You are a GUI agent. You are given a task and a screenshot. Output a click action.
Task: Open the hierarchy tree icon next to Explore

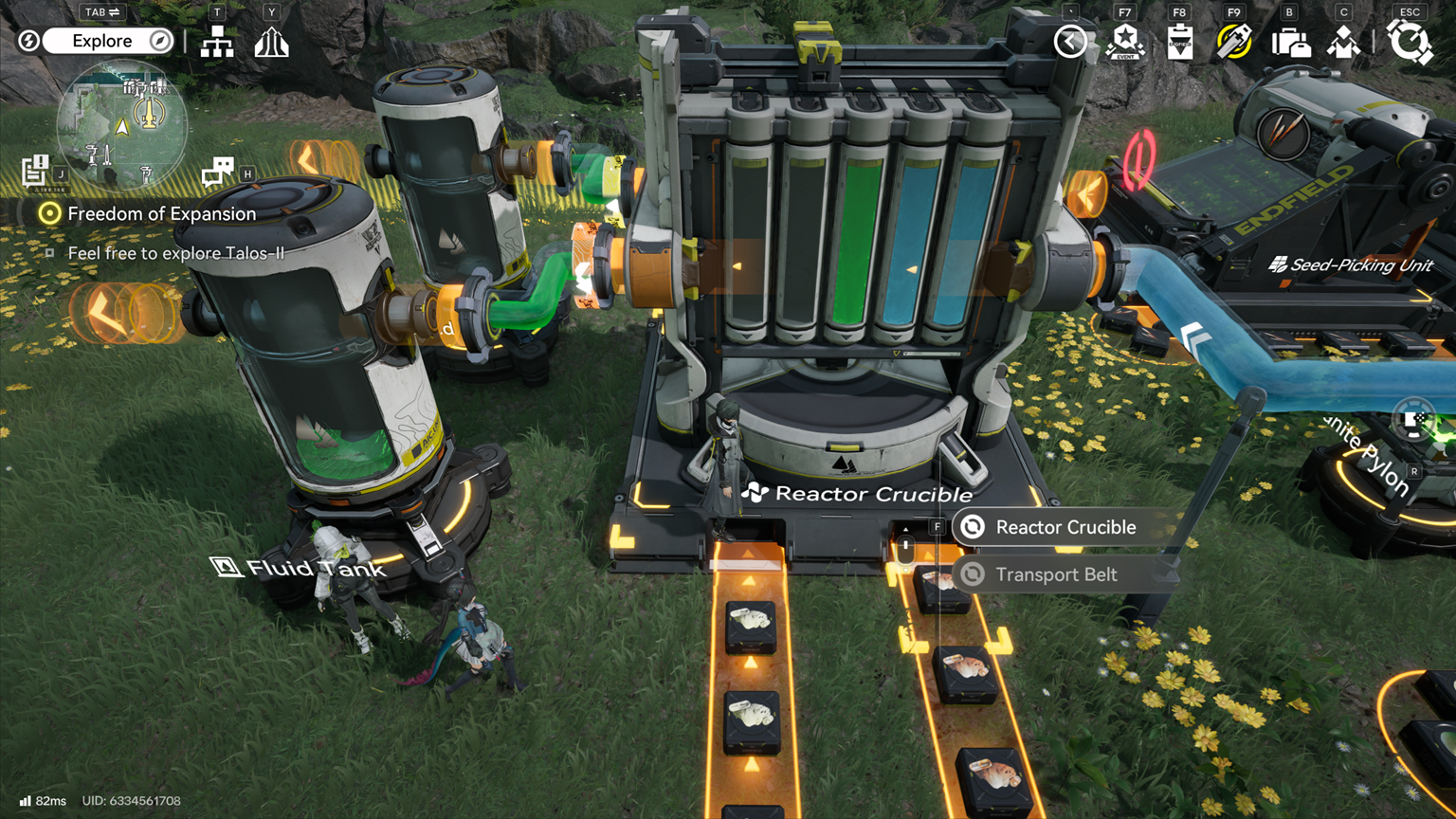coord(217,42)
